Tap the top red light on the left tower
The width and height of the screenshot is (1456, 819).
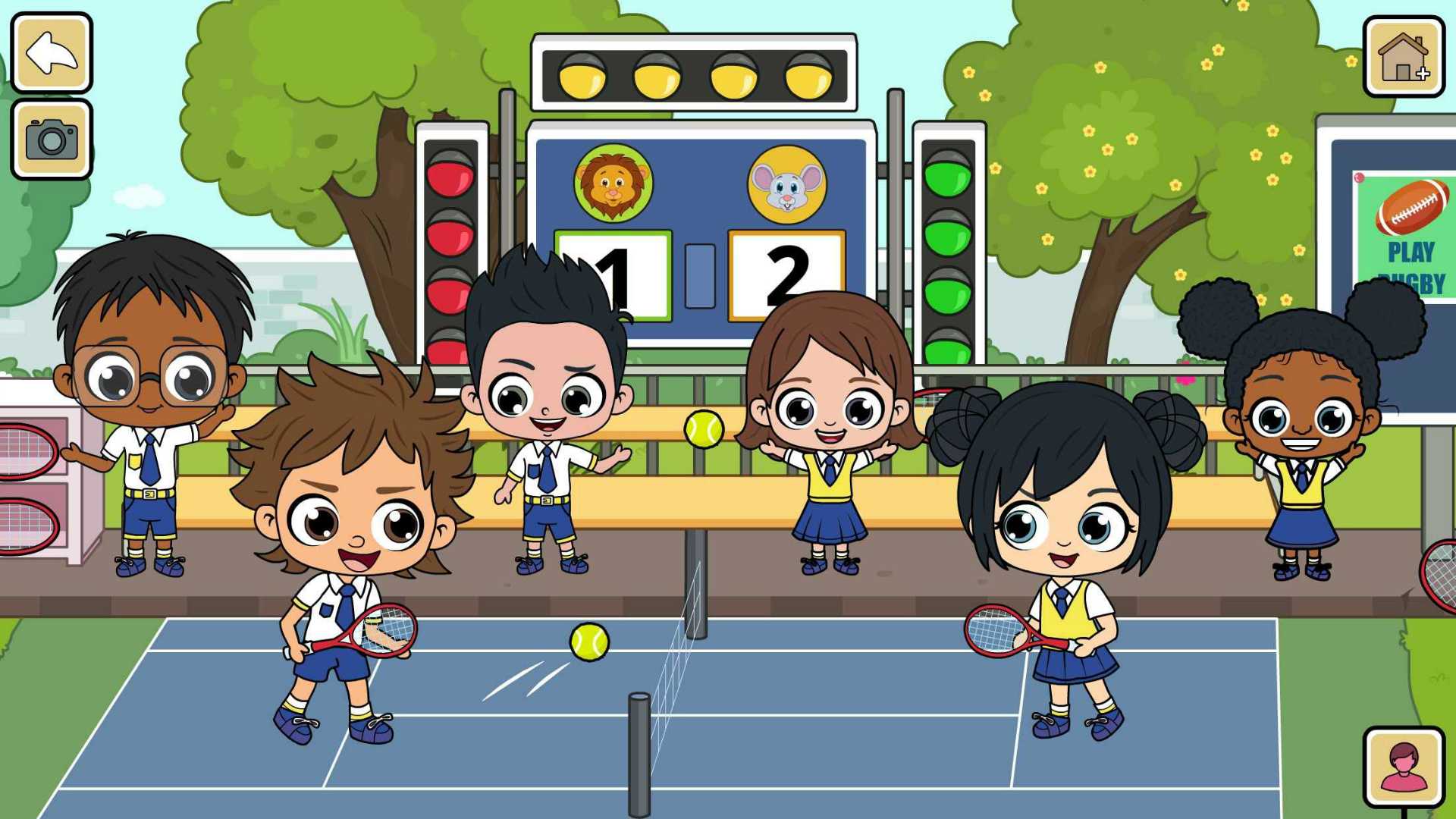click(x=449, y=174)
